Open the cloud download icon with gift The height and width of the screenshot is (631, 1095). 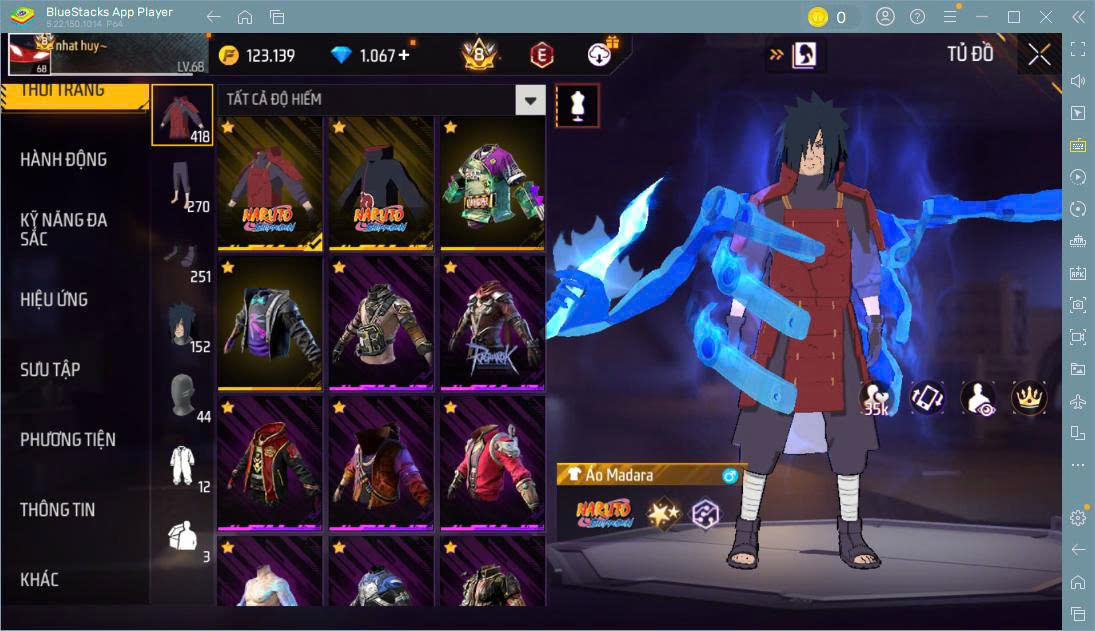click(601, 55)
